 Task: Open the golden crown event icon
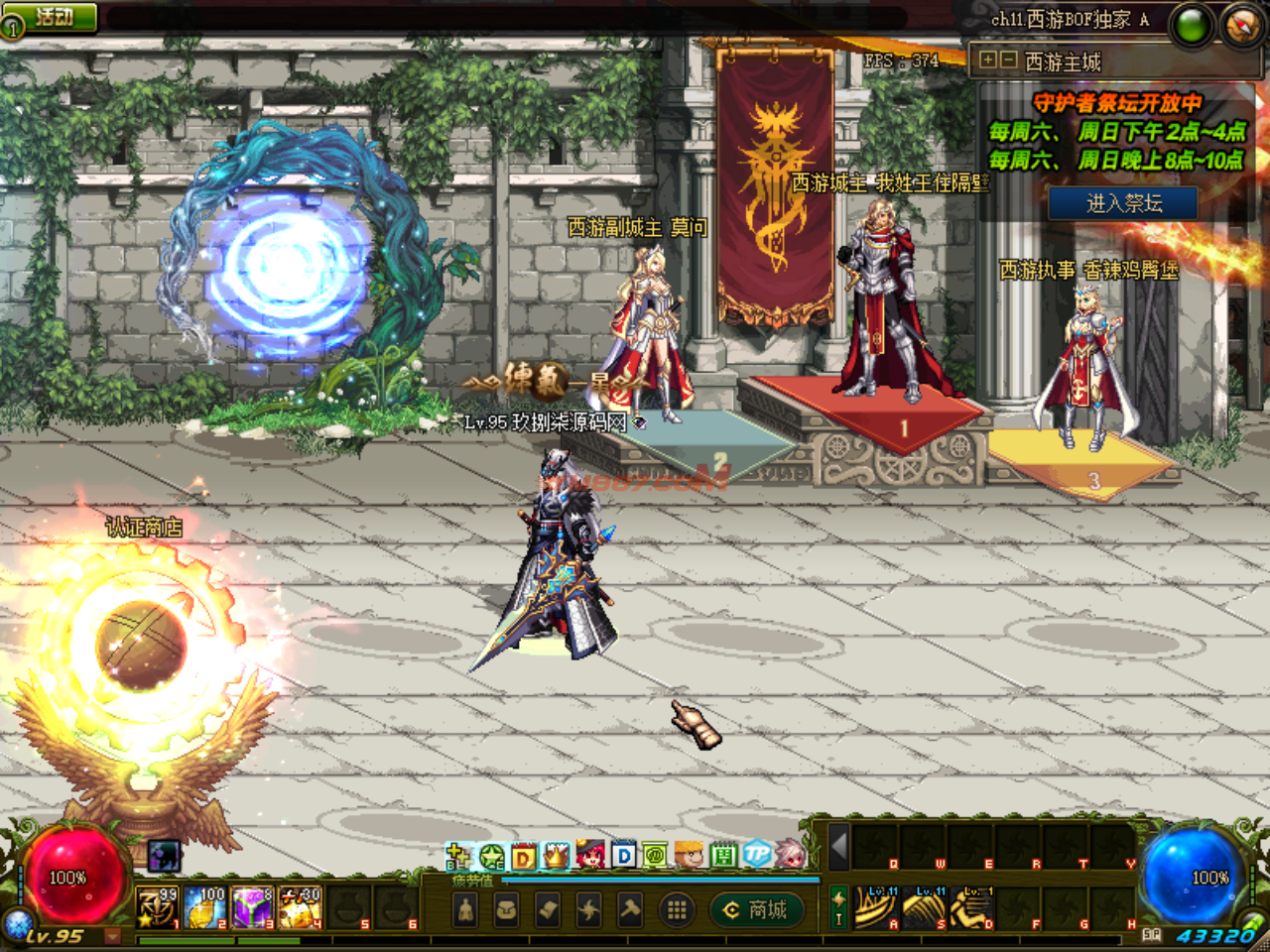point(557,855)
